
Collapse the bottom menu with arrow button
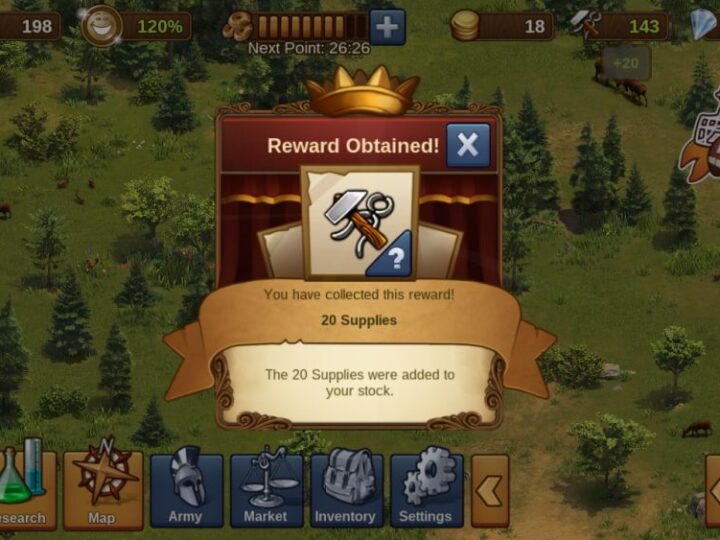490,490
